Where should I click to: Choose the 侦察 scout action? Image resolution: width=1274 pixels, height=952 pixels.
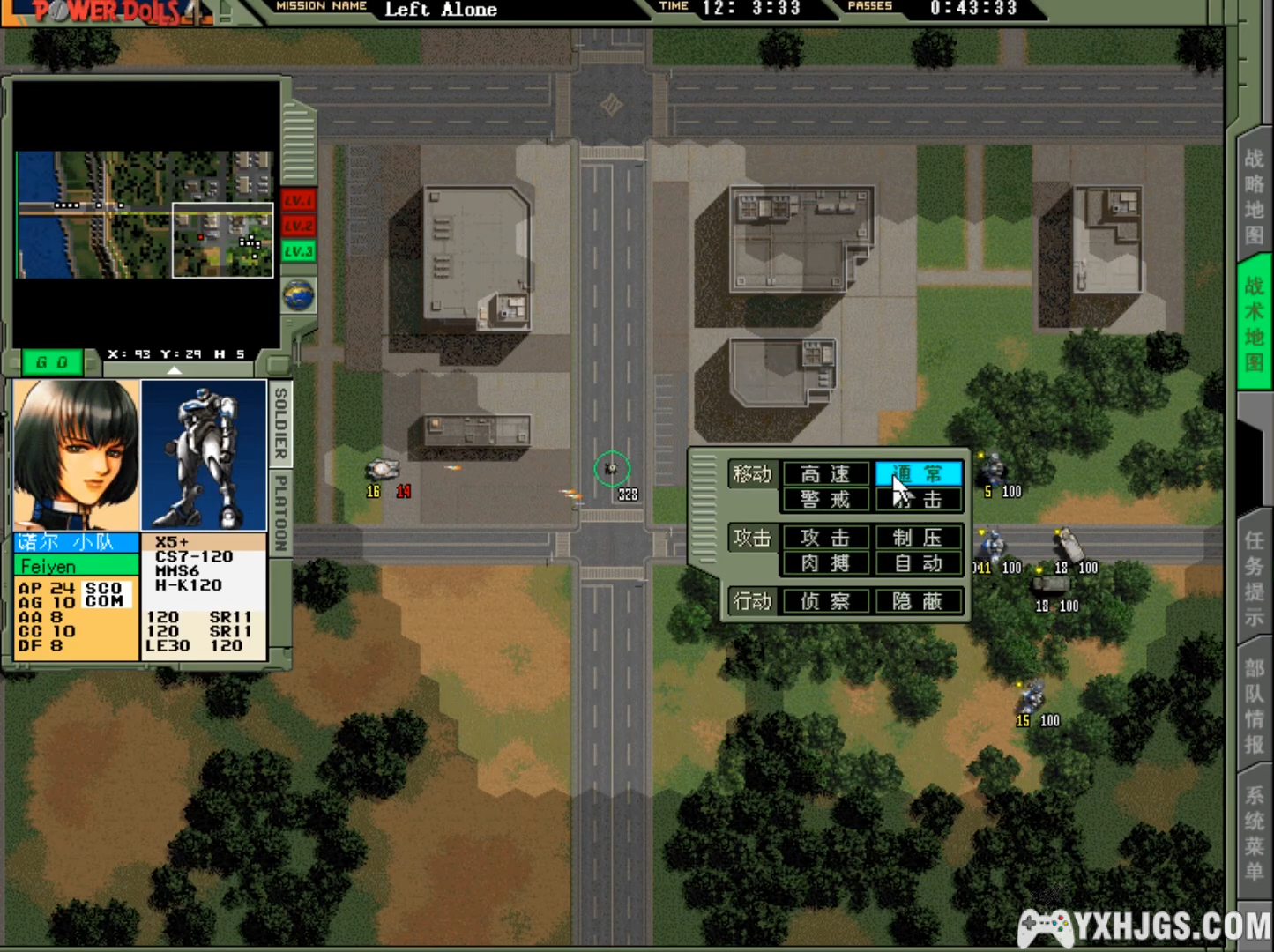(x=825, y=601)
